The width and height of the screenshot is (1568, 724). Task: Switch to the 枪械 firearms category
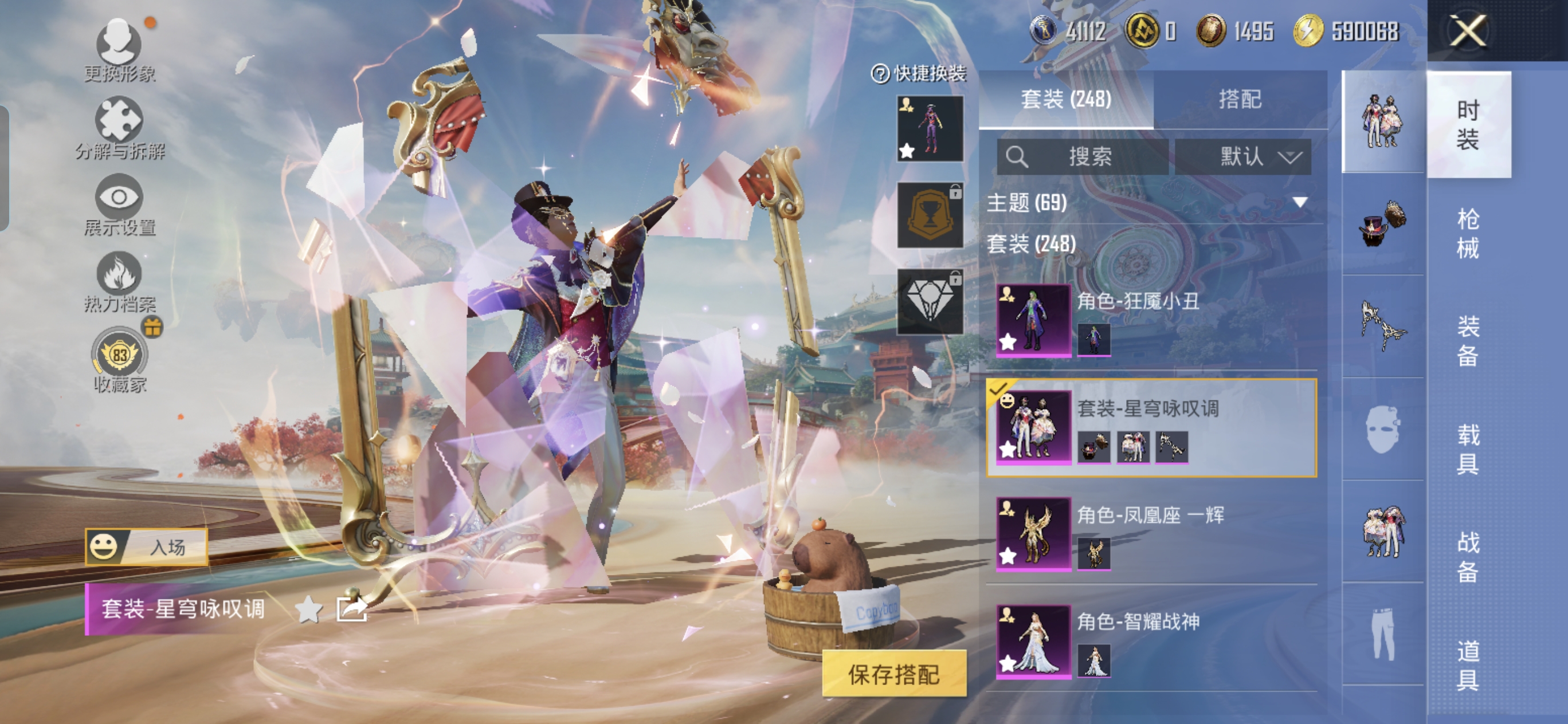1468,233
